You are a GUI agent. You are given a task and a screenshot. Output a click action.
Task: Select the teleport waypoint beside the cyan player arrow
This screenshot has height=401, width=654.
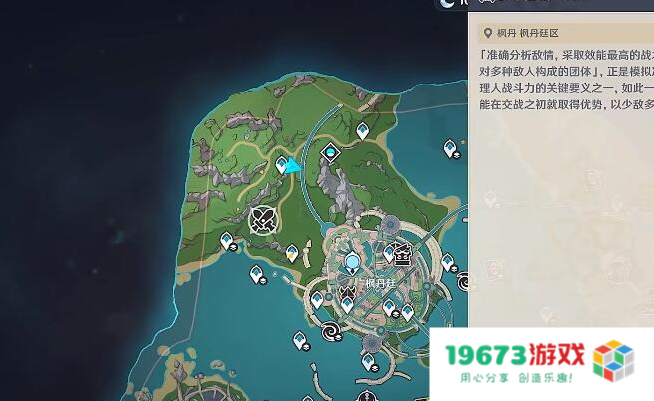click(282, 164)
